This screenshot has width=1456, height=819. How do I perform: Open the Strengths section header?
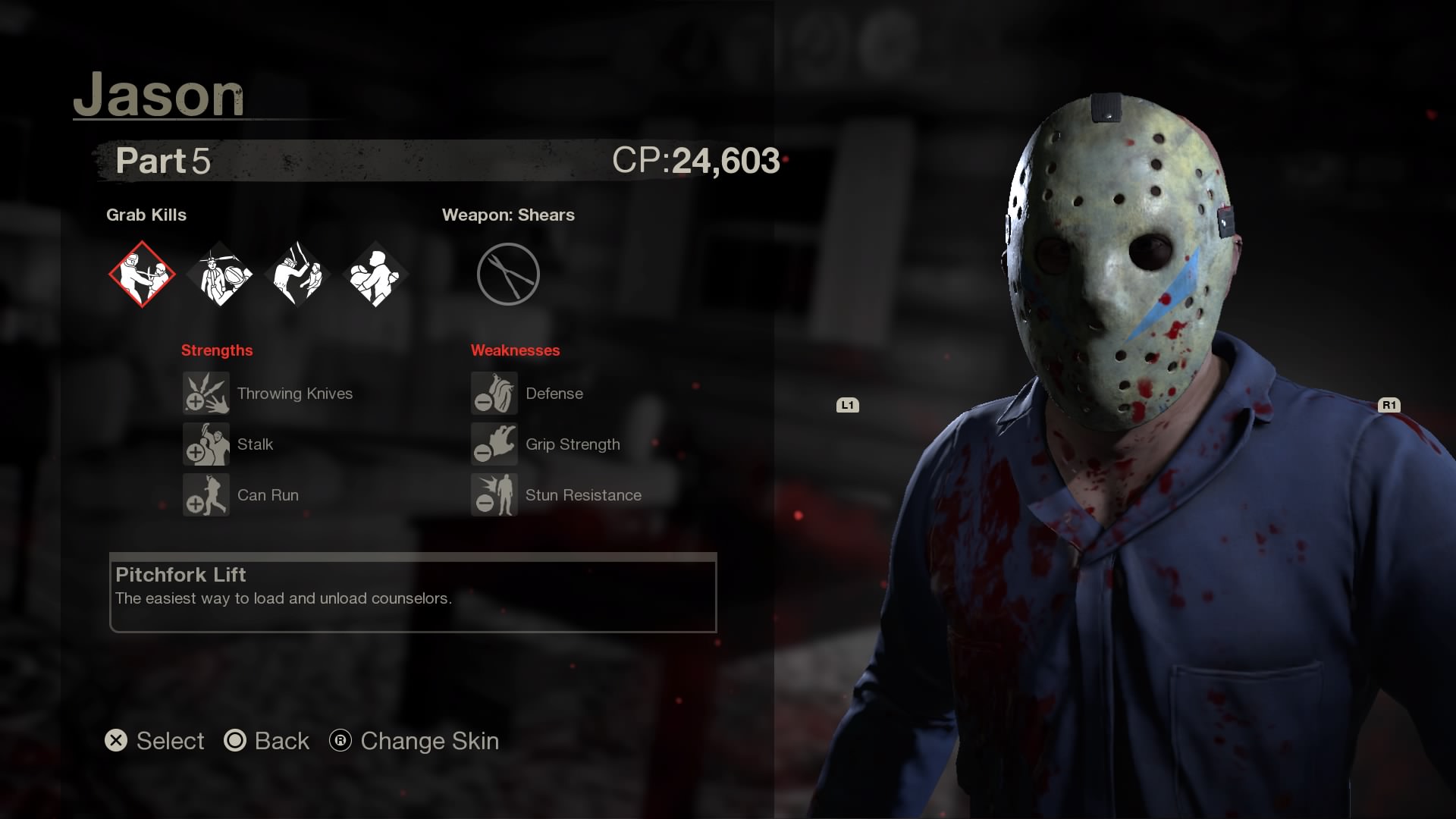[217, 350]
